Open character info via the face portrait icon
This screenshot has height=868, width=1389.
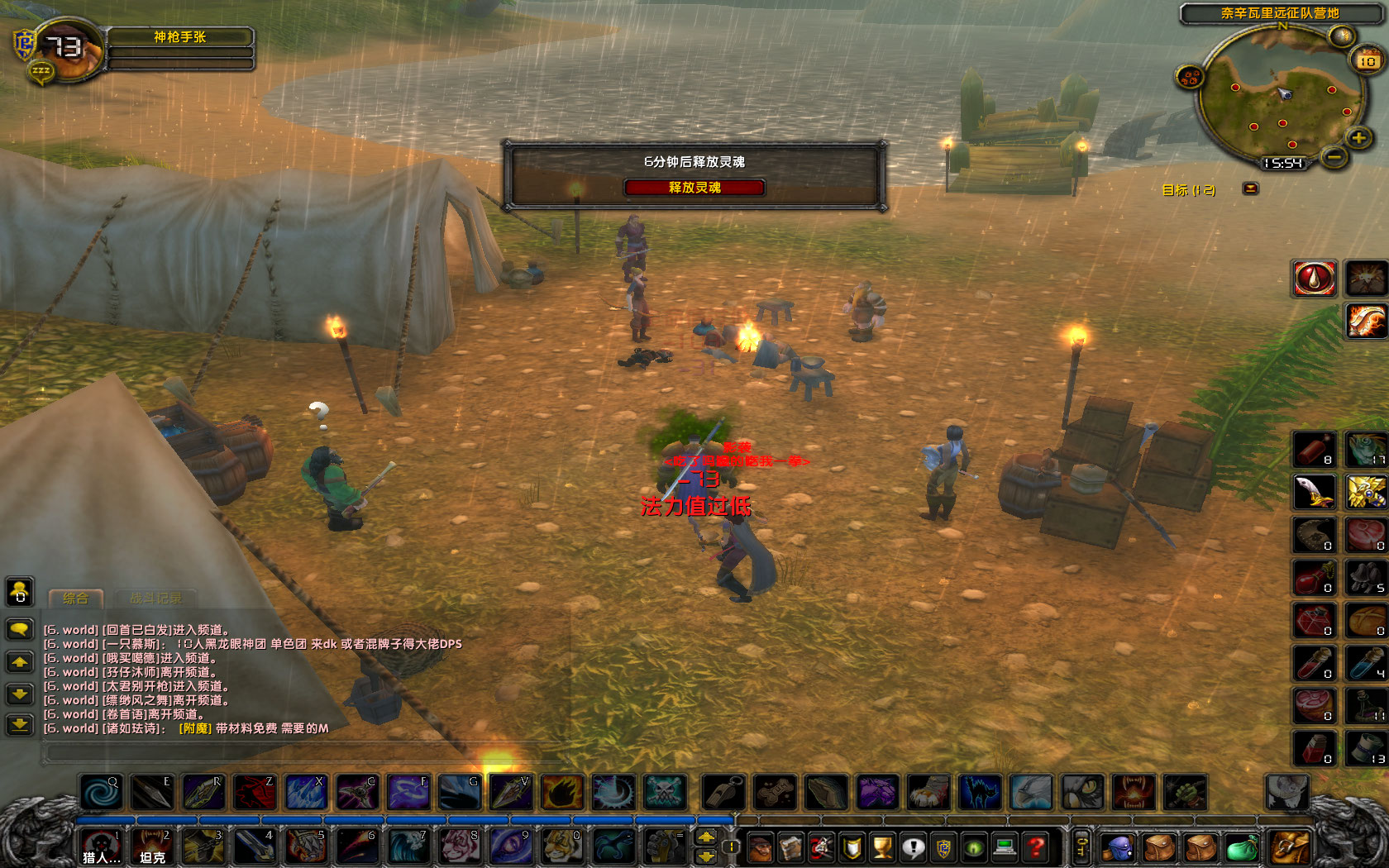pyautogui.click(x=759, y=847)
